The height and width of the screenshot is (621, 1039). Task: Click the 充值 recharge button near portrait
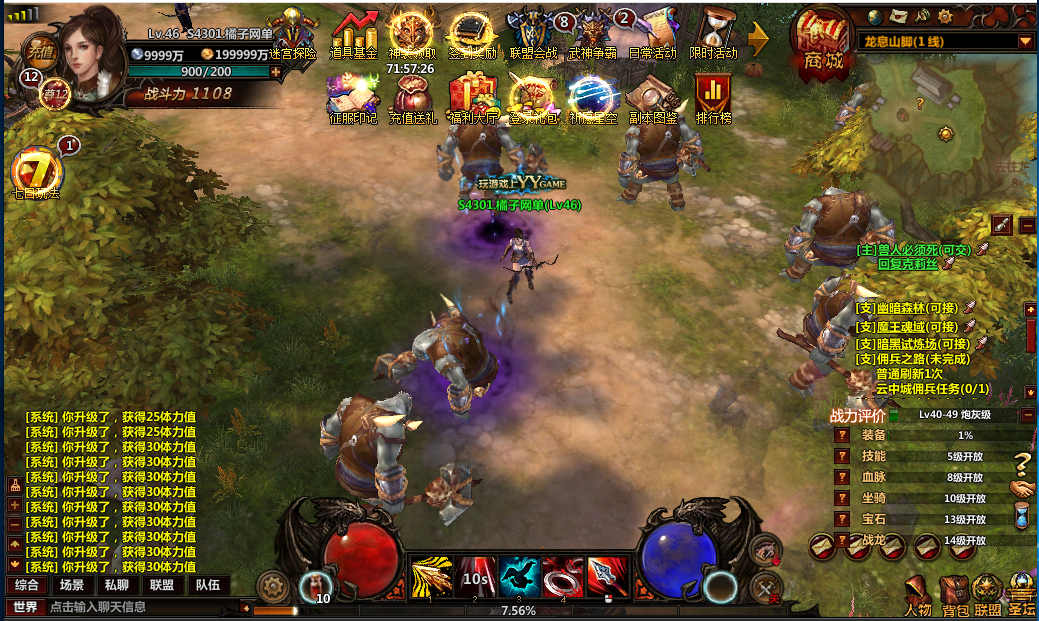tap(40, 50)
